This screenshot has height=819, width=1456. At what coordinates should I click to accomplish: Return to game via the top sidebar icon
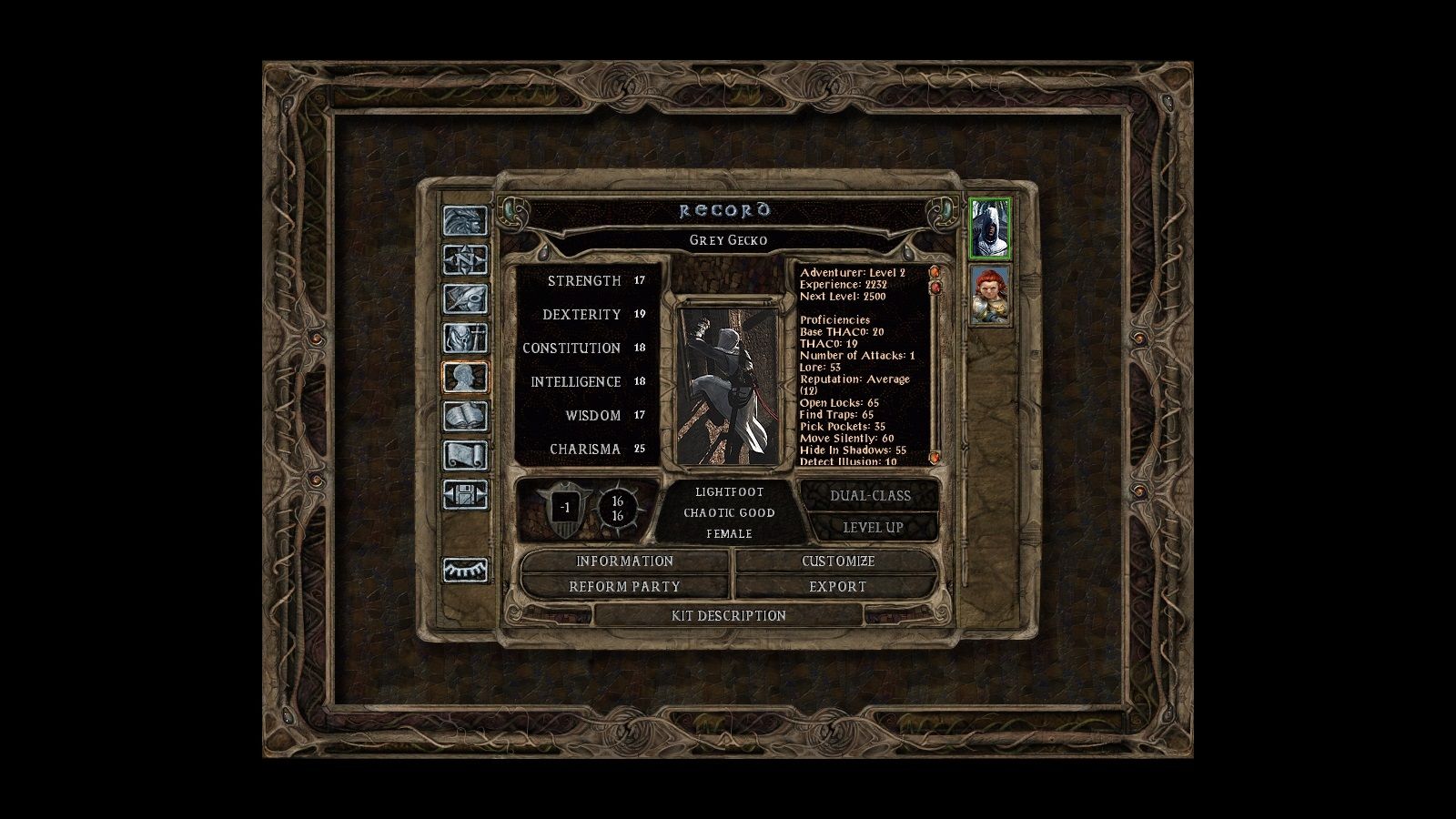(x=465, y=221)
